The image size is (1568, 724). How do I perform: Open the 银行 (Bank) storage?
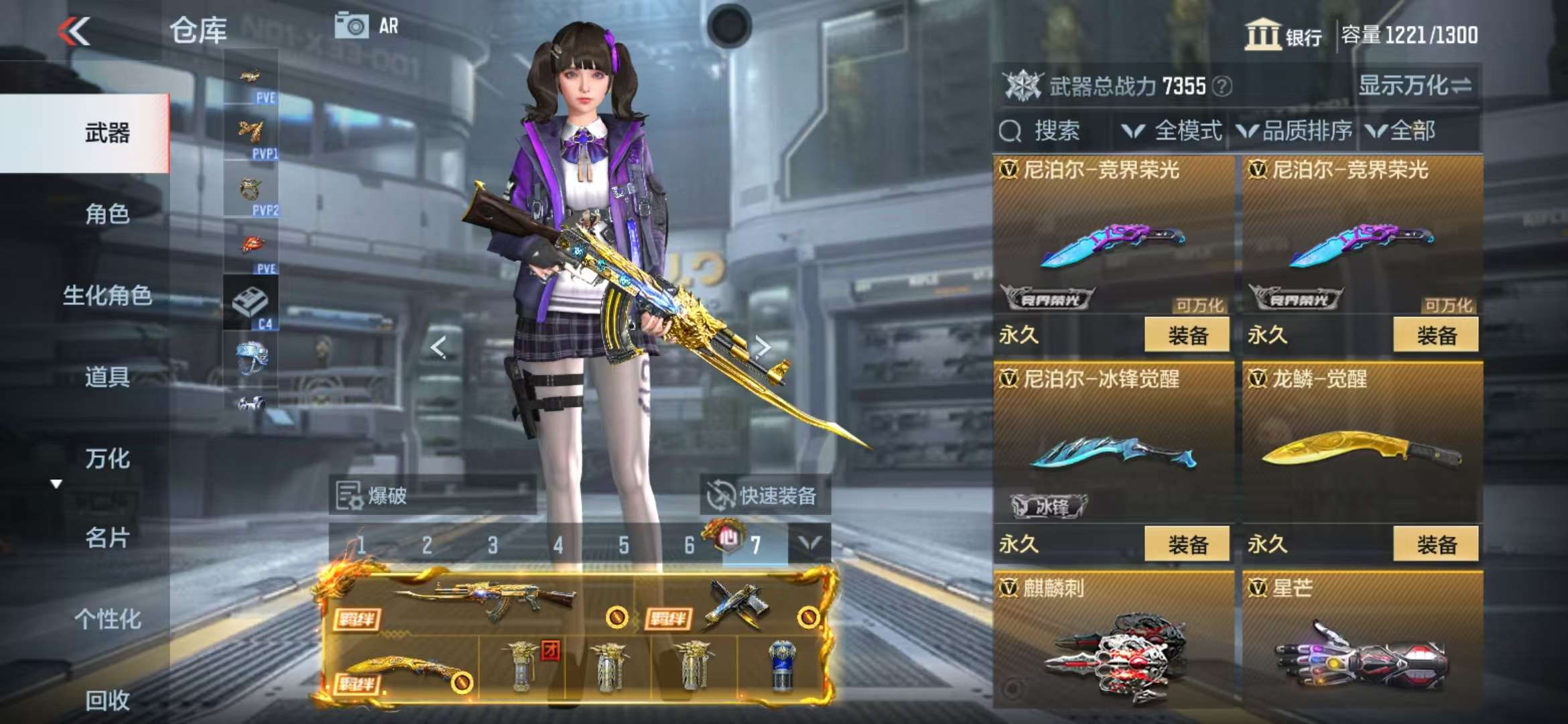point(1283,35)
